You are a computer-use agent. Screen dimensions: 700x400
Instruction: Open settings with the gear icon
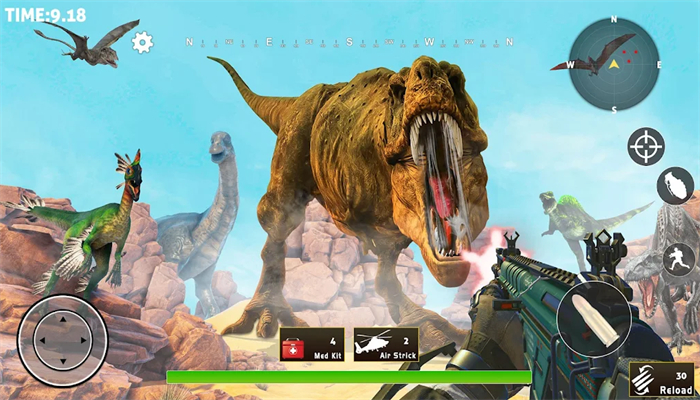click(142, 42)
